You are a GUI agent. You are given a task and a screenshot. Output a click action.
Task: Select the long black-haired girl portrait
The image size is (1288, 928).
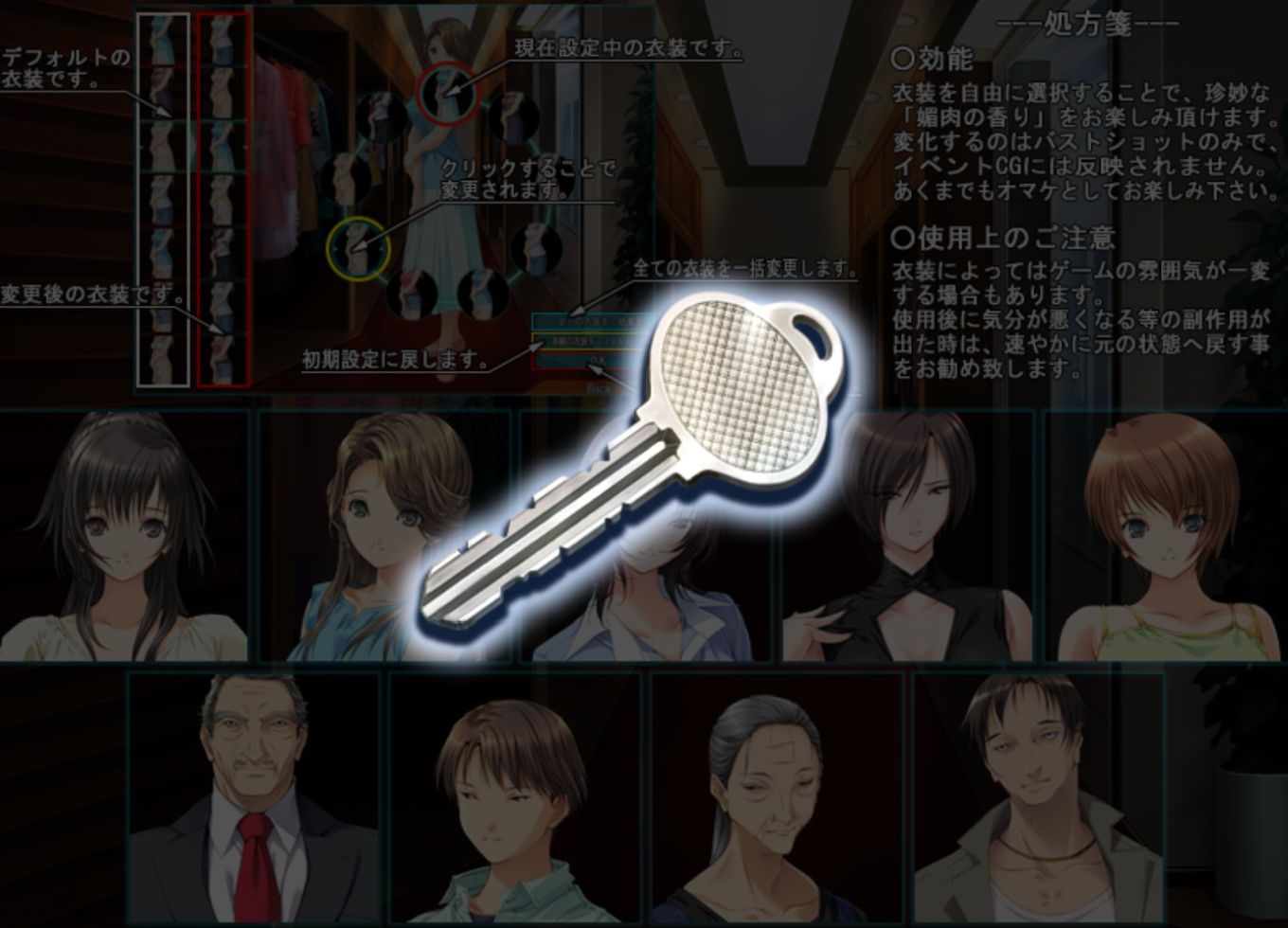[124, 536]
